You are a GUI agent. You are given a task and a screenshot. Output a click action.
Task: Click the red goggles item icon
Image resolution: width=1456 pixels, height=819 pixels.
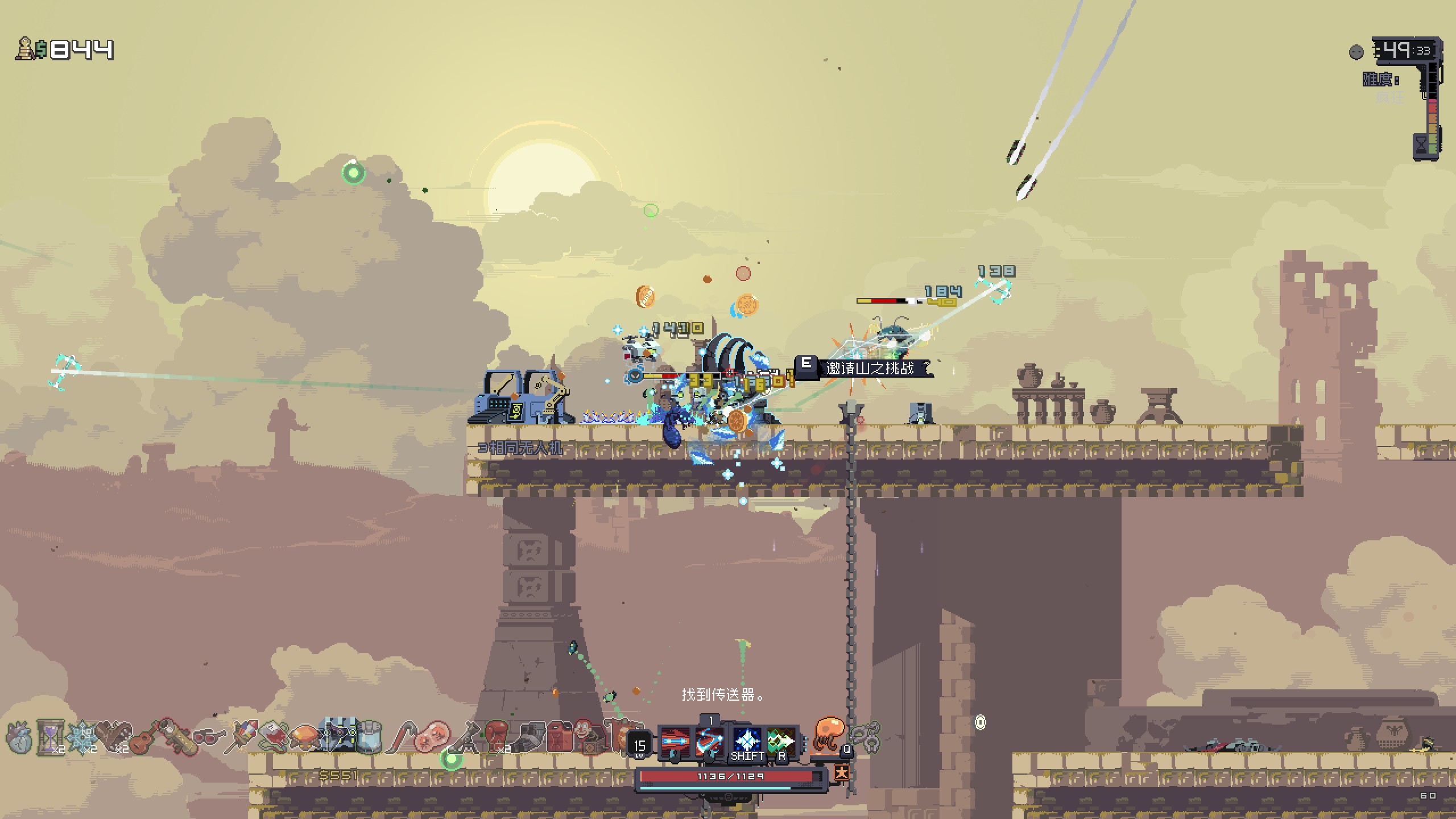click(x=208, y=738)
